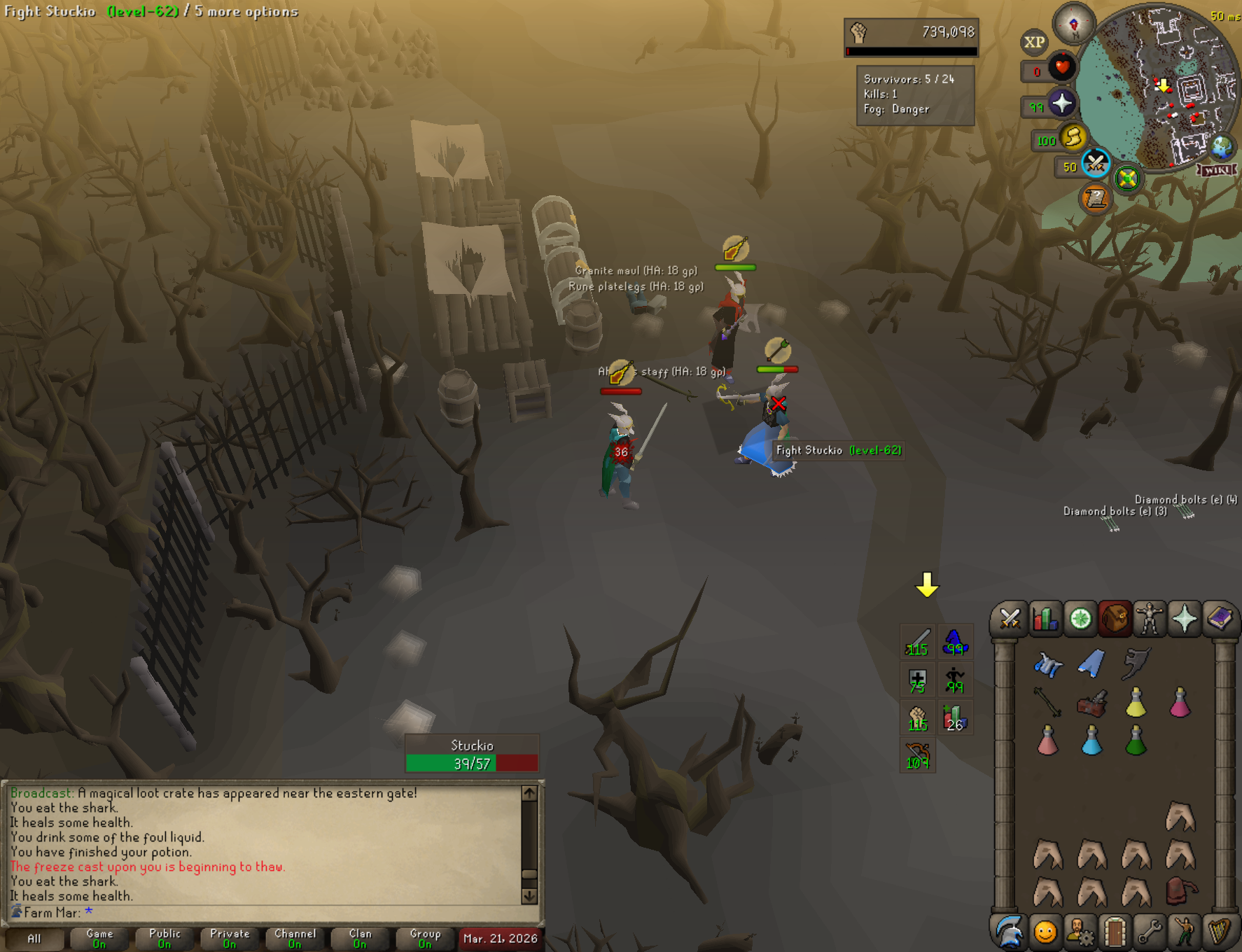The height and width of the screenshot is (952, 1242).
Task: Switch to the Skills tab
Action: (1045, 619)
